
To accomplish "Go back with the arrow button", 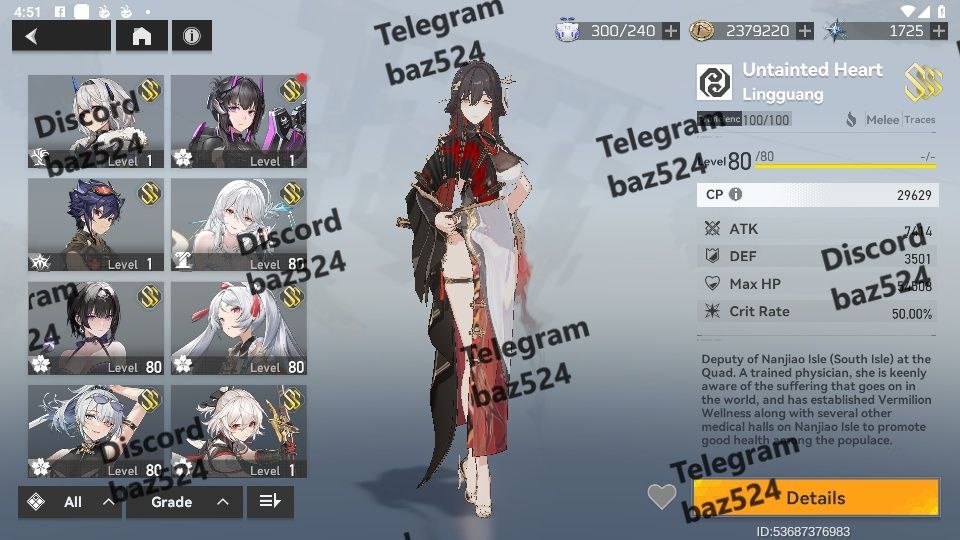I will click(61, 36).
